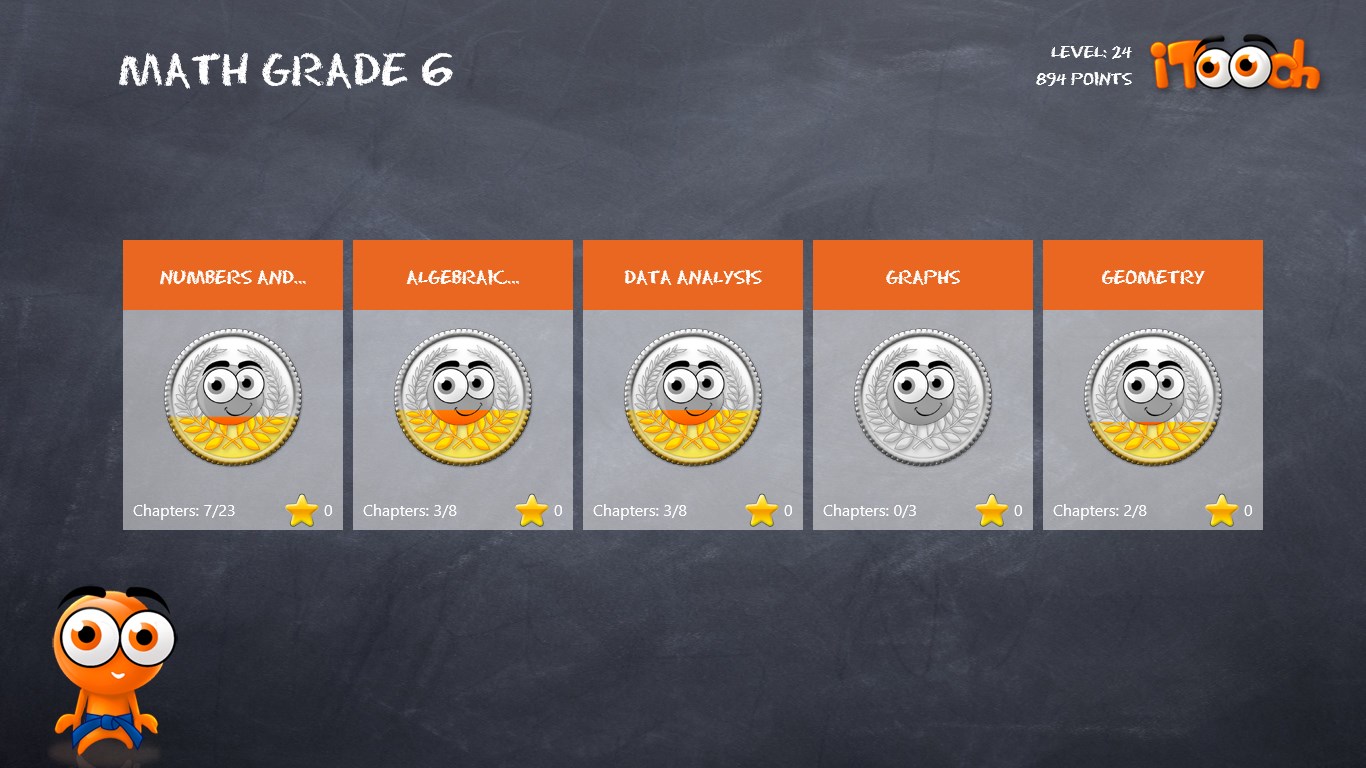Click the star icon on Algebraic card
Screen dimensions: 1366x768
(532, 509)
